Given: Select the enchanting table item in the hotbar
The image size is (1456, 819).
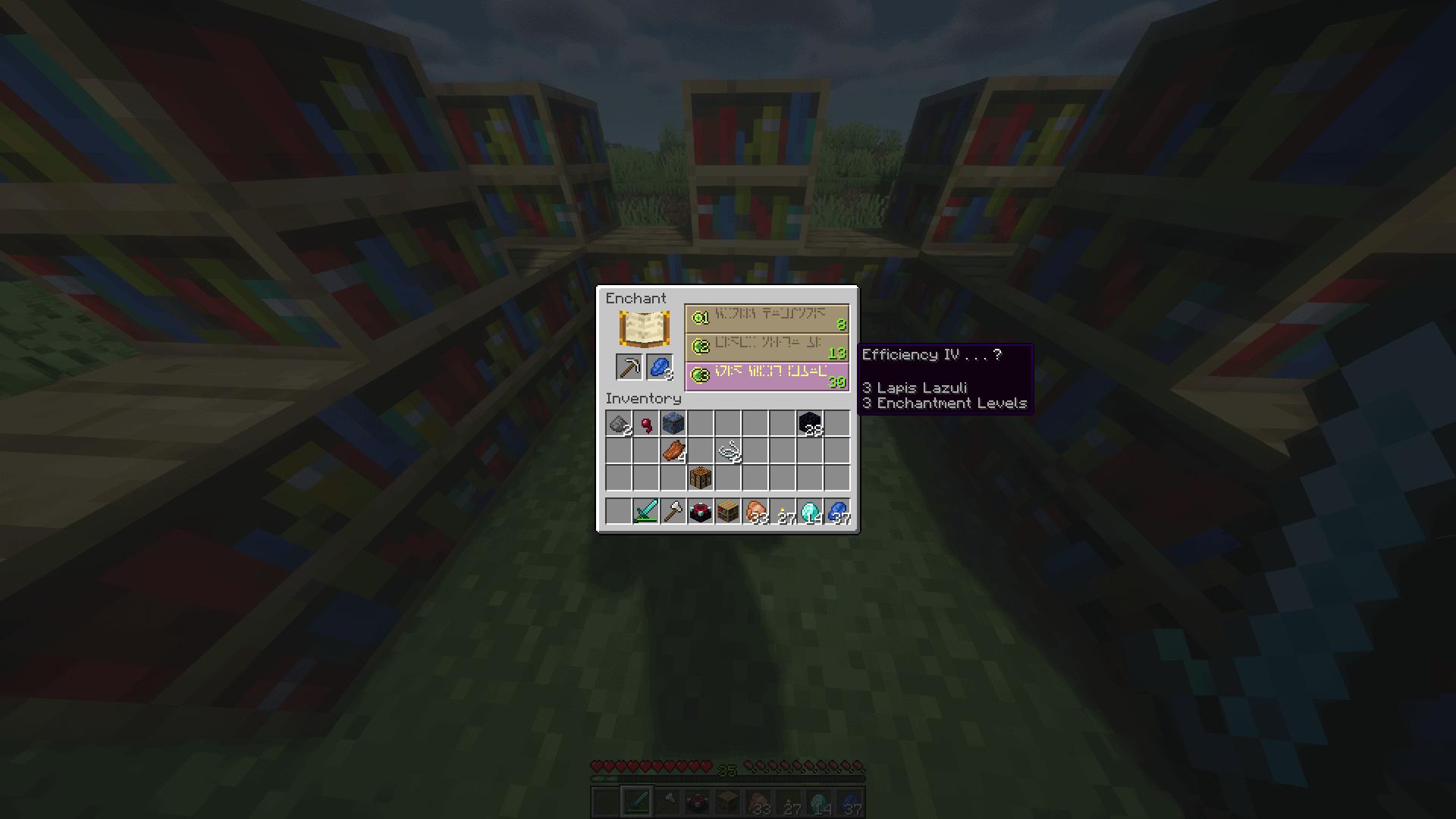Looking at the screenshot, I should coord(701,511).
